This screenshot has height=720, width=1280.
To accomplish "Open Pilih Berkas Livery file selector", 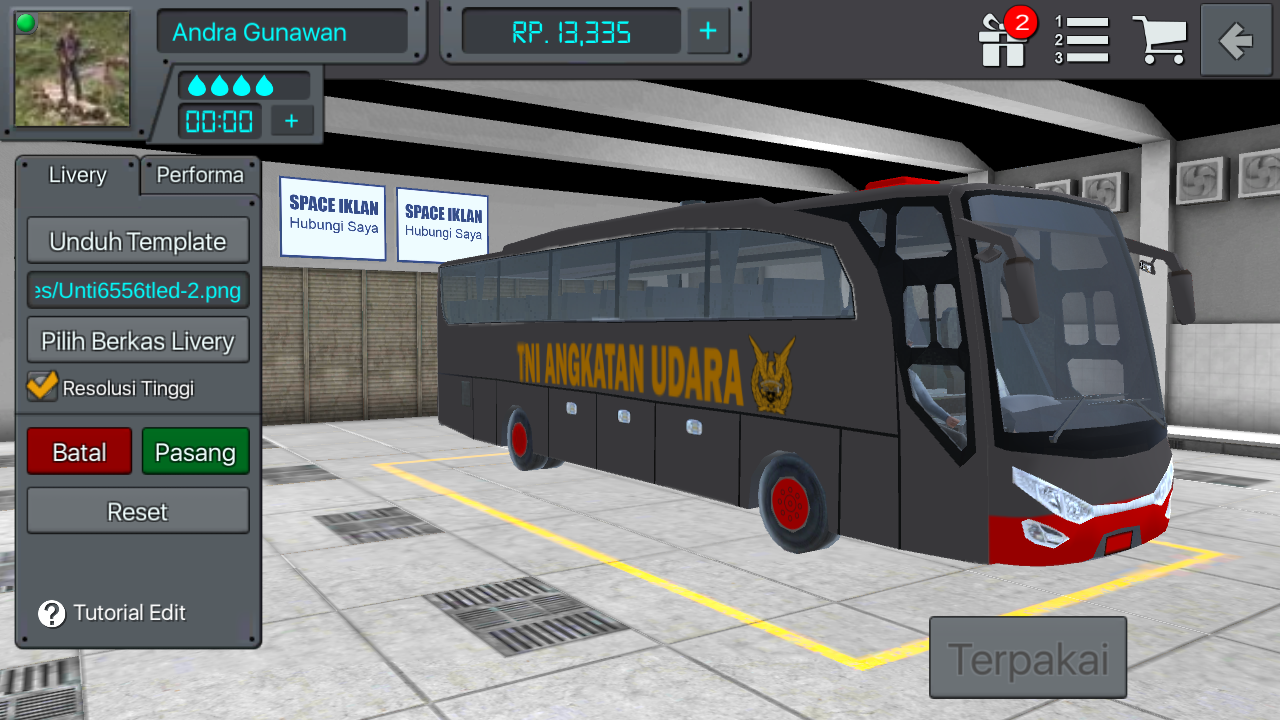I will [x=138, y=340].
